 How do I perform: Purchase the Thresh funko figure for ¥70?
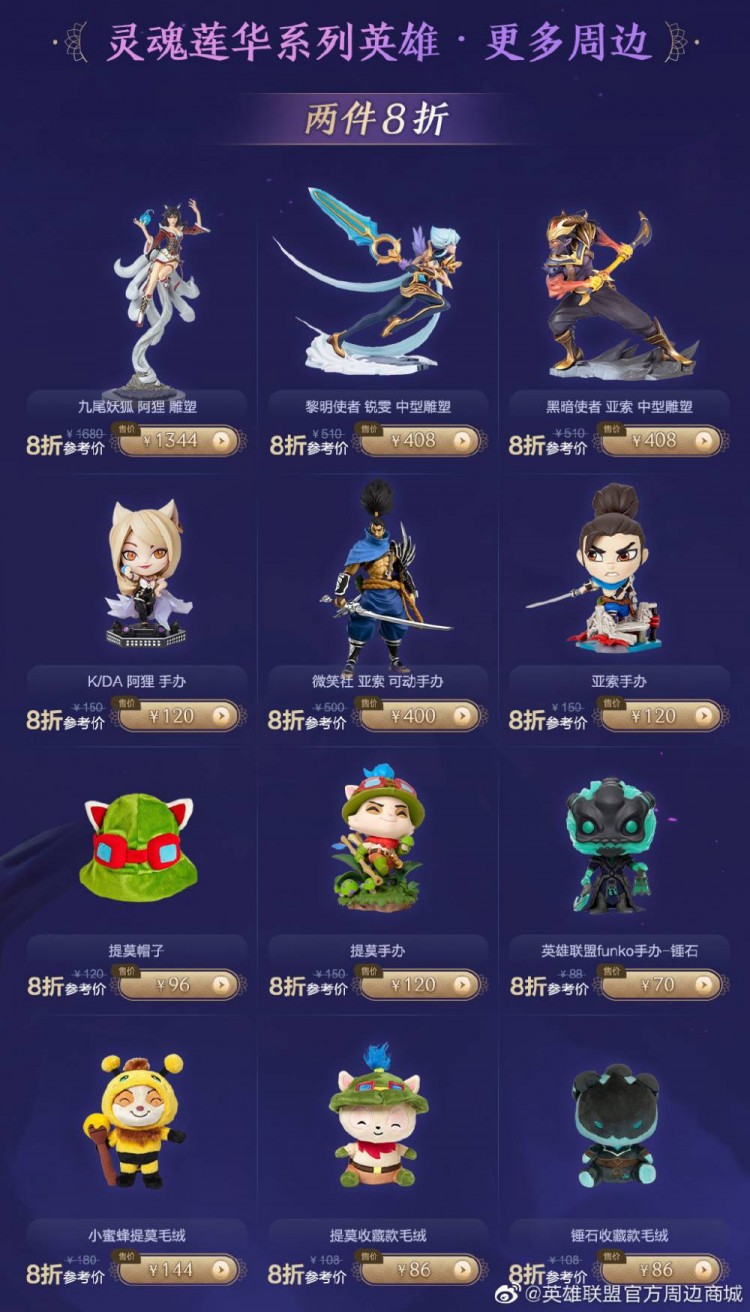coord(660,985)
